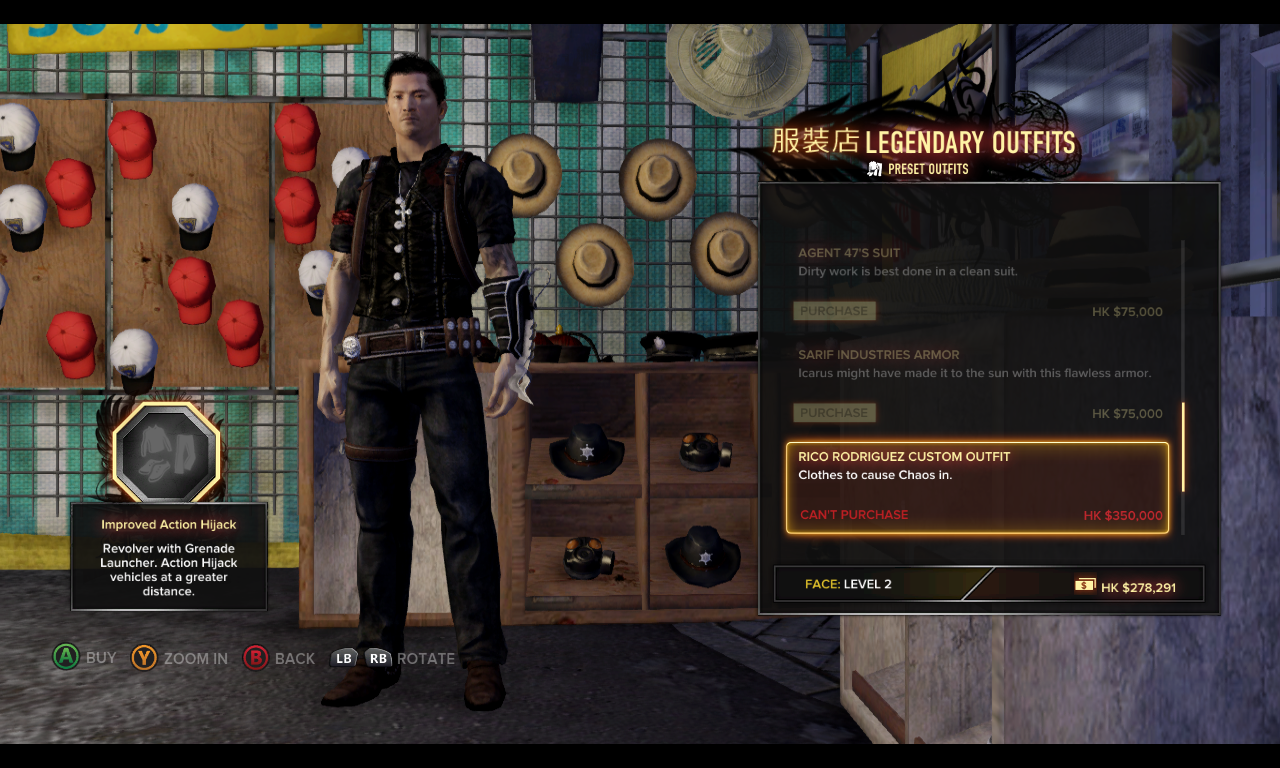Select the Agent 47's Suit outfit entry

tap(849, 254)
